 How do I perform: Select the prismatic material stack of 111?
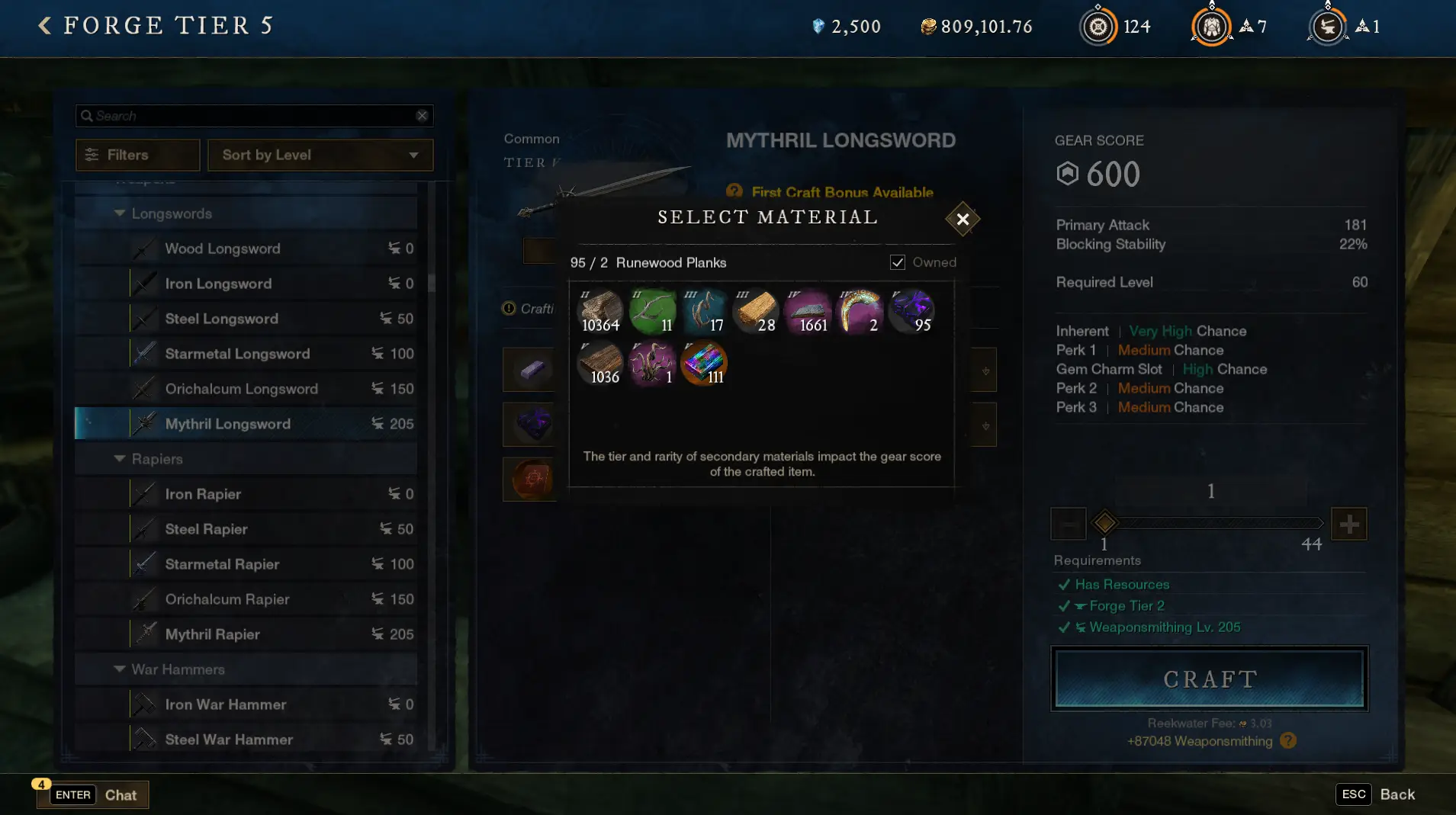tap(704, 363)
